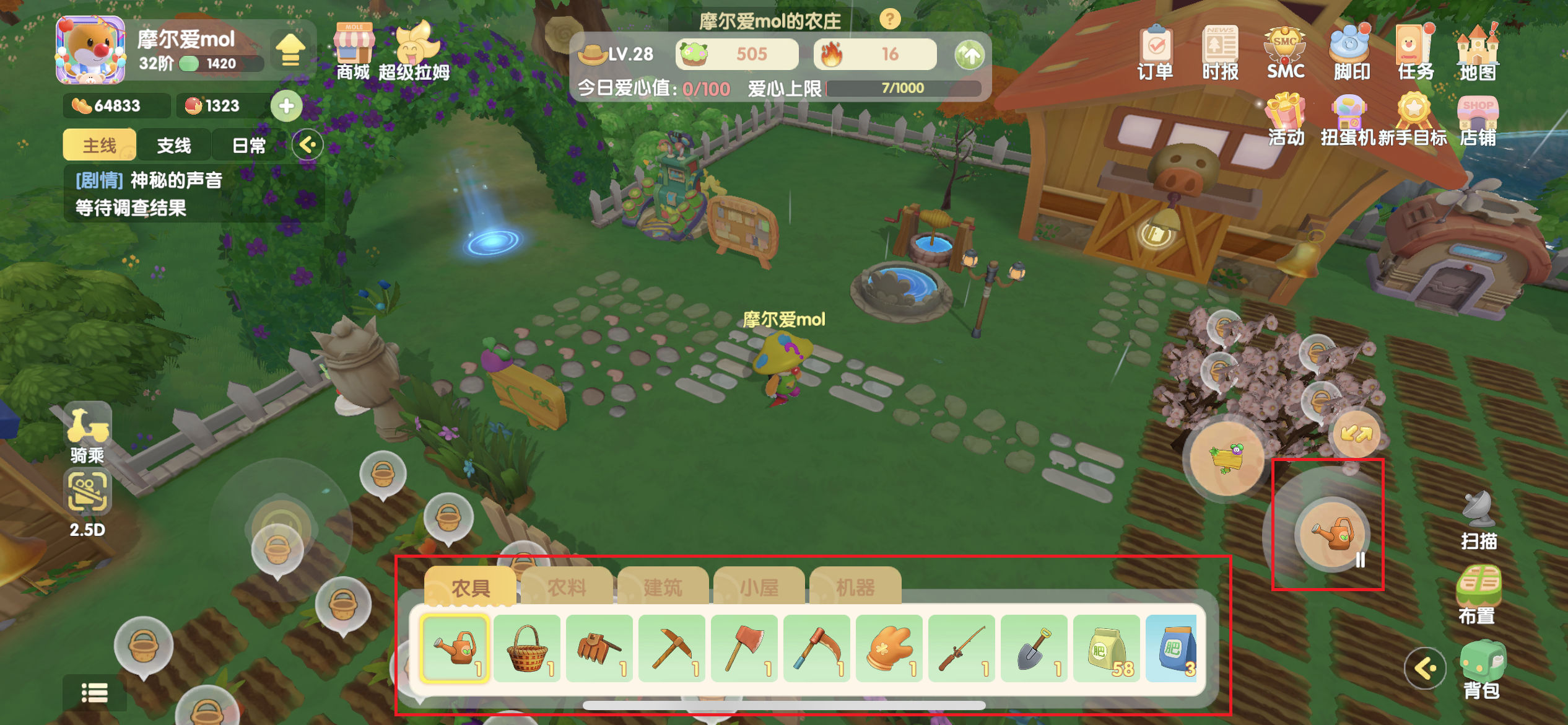Viewport: 1568px width, 725px height.
Task: Switch to the 建筑 buildings tab
Action: click(663, 586)
